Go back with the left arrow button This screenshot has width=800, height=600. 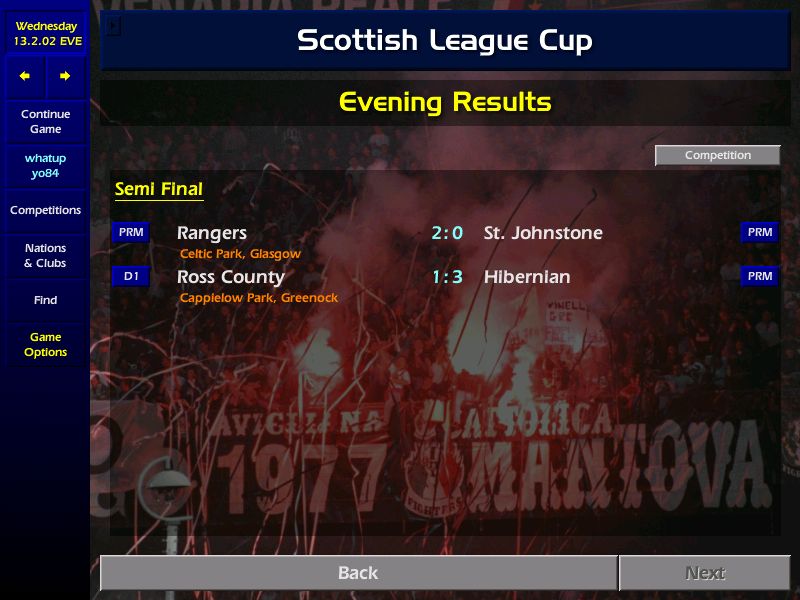coord(25,76)
